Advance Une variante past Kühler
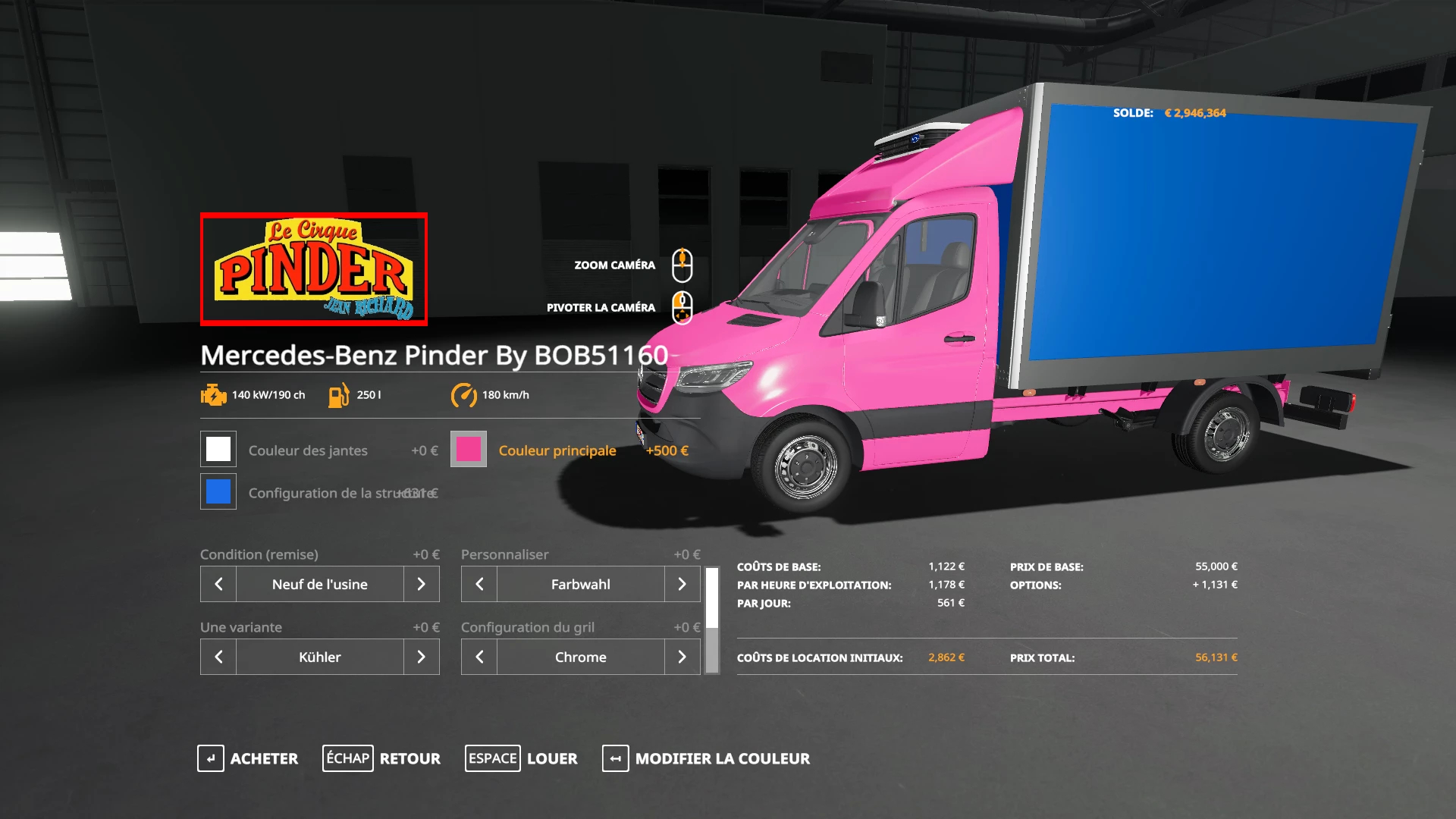The image size is (1456, 819). point(421,657)
